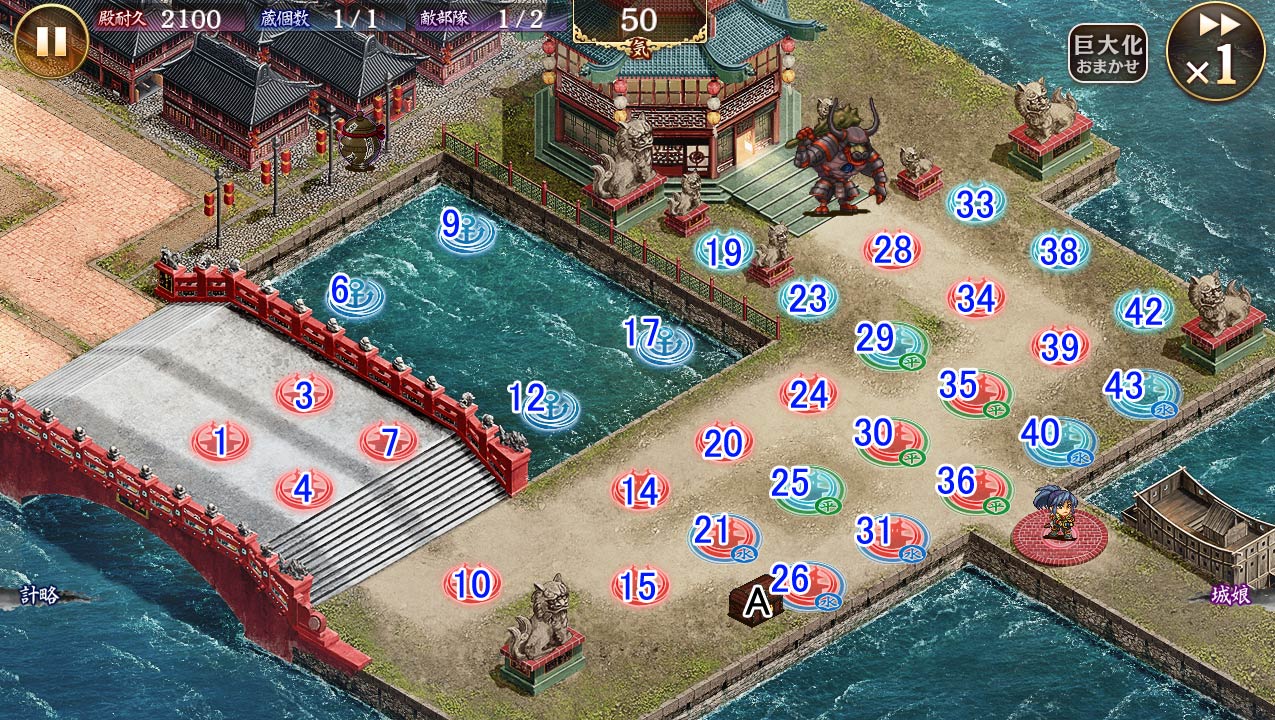Select deployment tile number 1
This screenshot has height=720, width=1275.
pos(220,440)
